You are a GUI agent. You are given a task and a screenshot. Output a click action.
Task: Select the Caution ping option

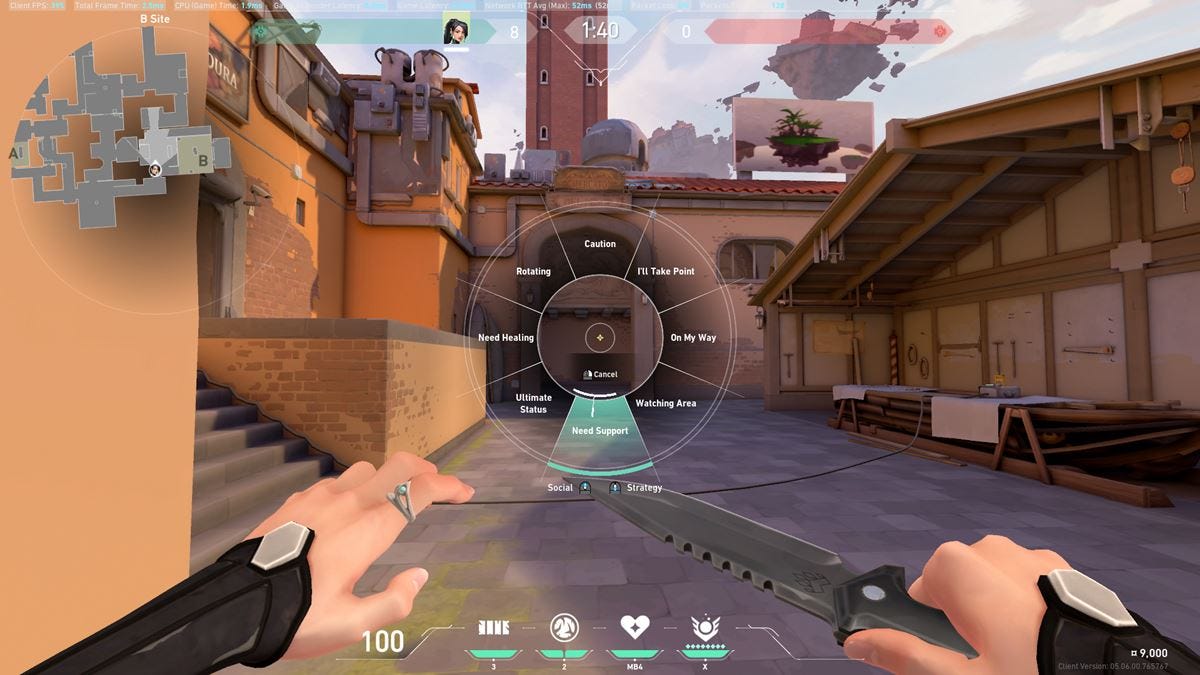600,244
